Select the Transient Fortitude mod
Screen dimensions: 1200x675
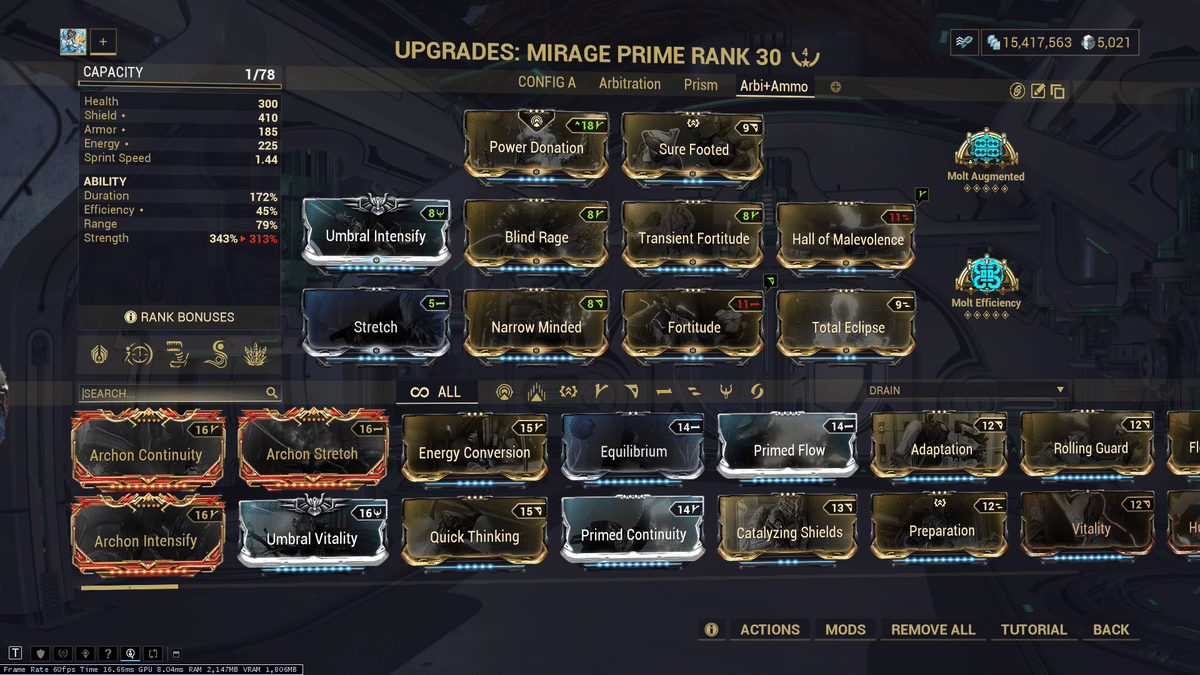pos(694,238)
